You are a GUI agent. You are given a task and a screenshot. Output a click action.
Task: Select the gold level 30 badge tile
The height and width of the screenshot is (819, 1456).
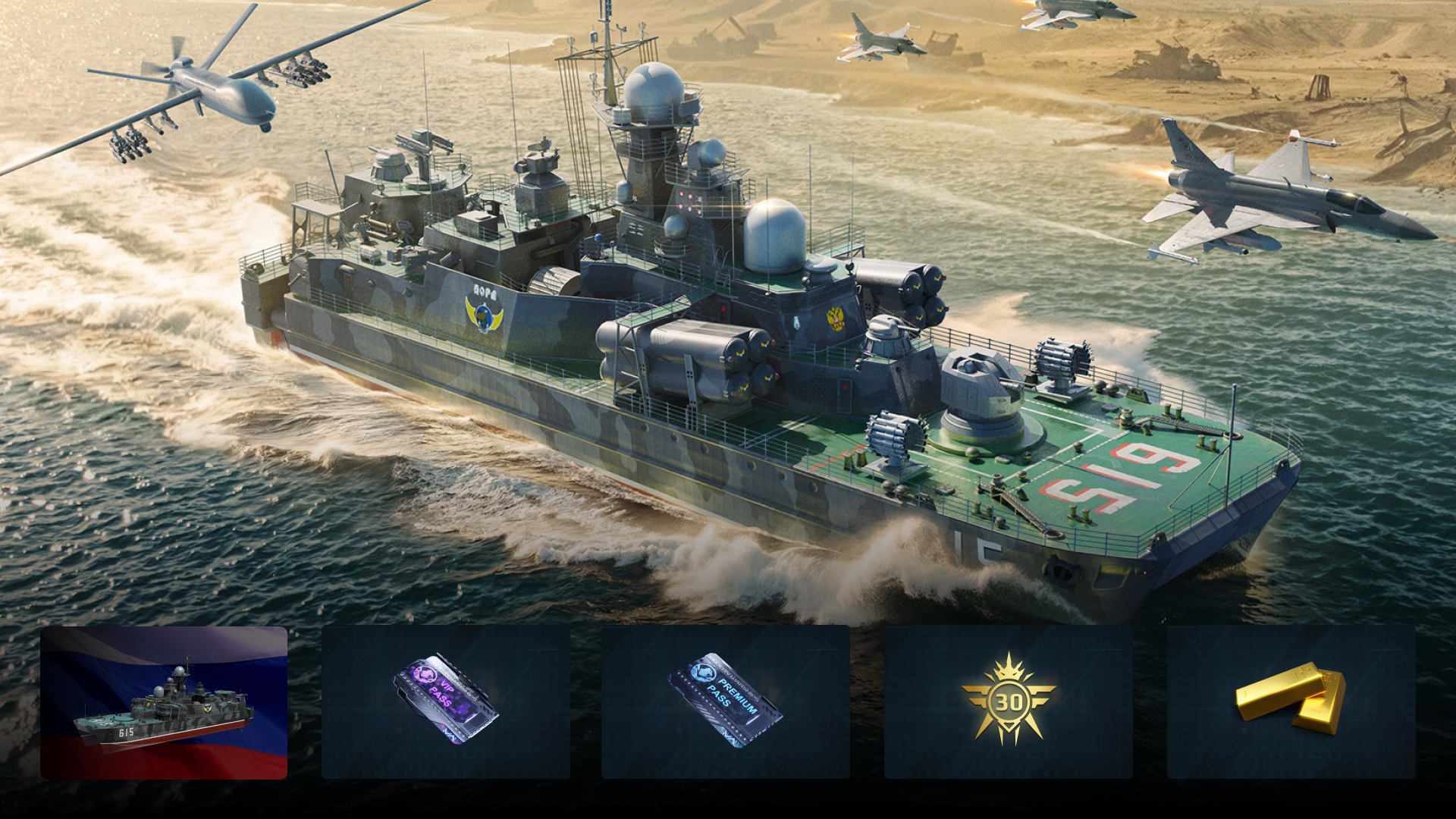[1008, 702]
